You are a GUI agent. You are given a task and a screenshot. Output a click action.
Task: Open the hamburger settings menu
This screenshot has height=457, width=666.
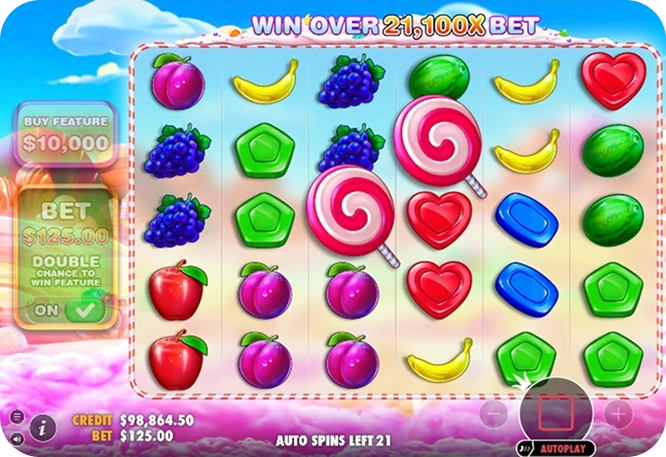16,417
